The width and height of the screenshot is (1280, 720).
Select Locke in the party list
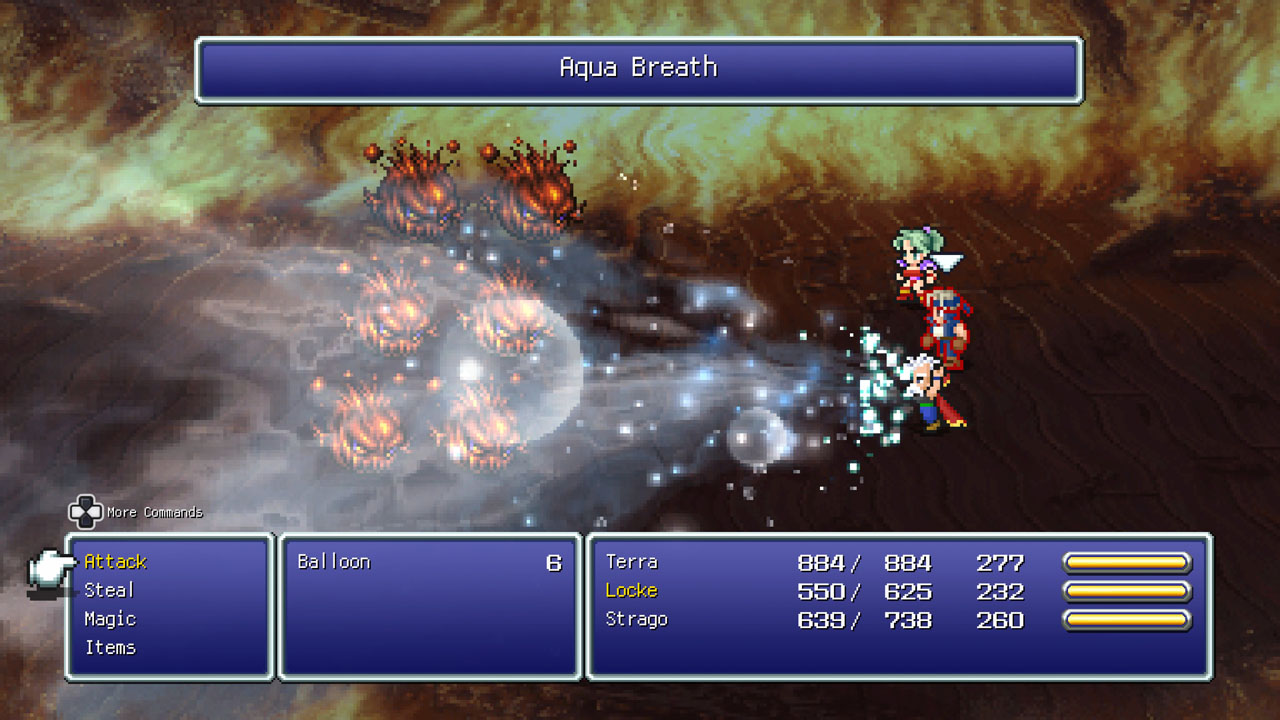tap(631, 591)
